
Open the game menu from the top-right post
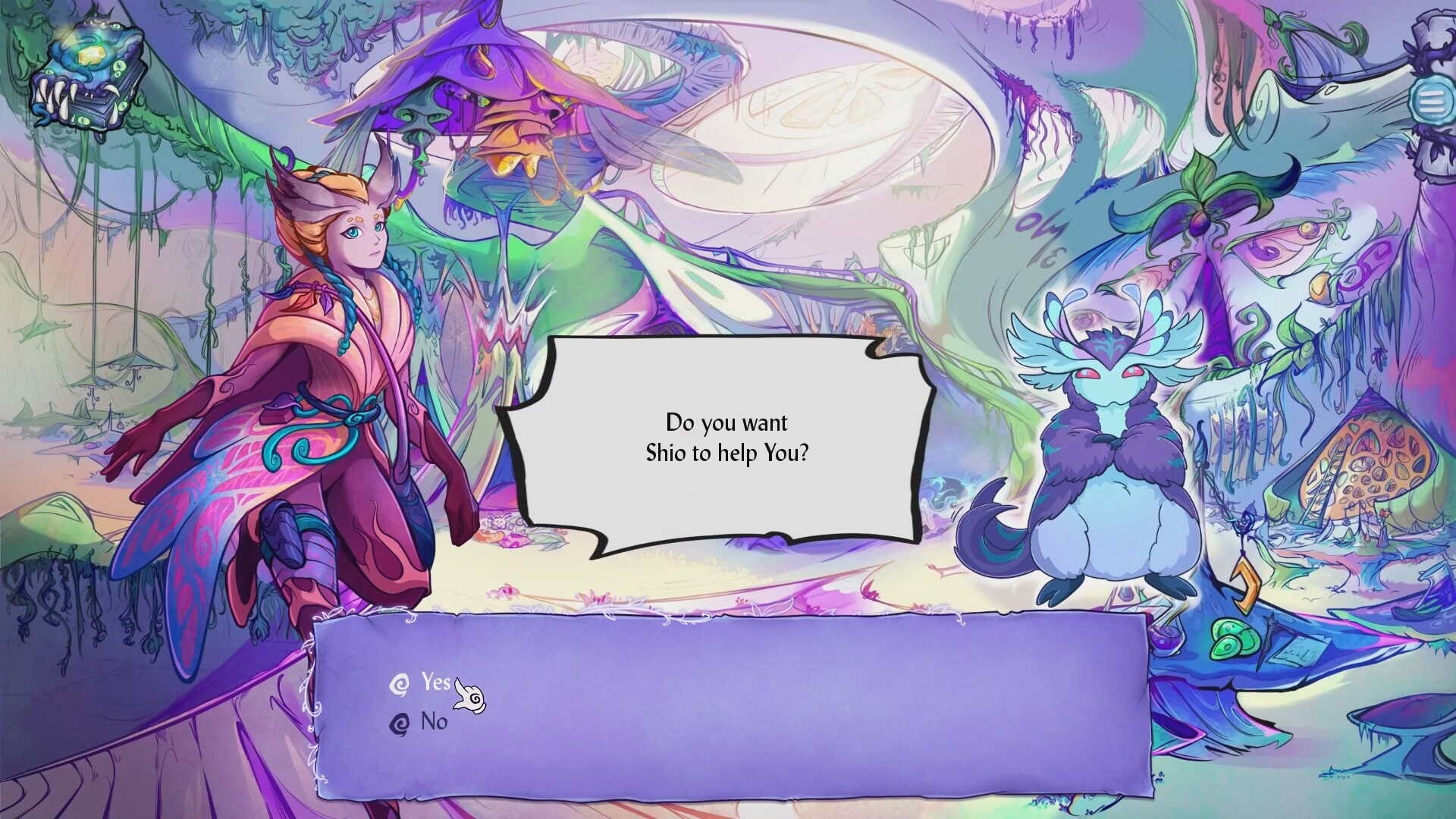1432,101
